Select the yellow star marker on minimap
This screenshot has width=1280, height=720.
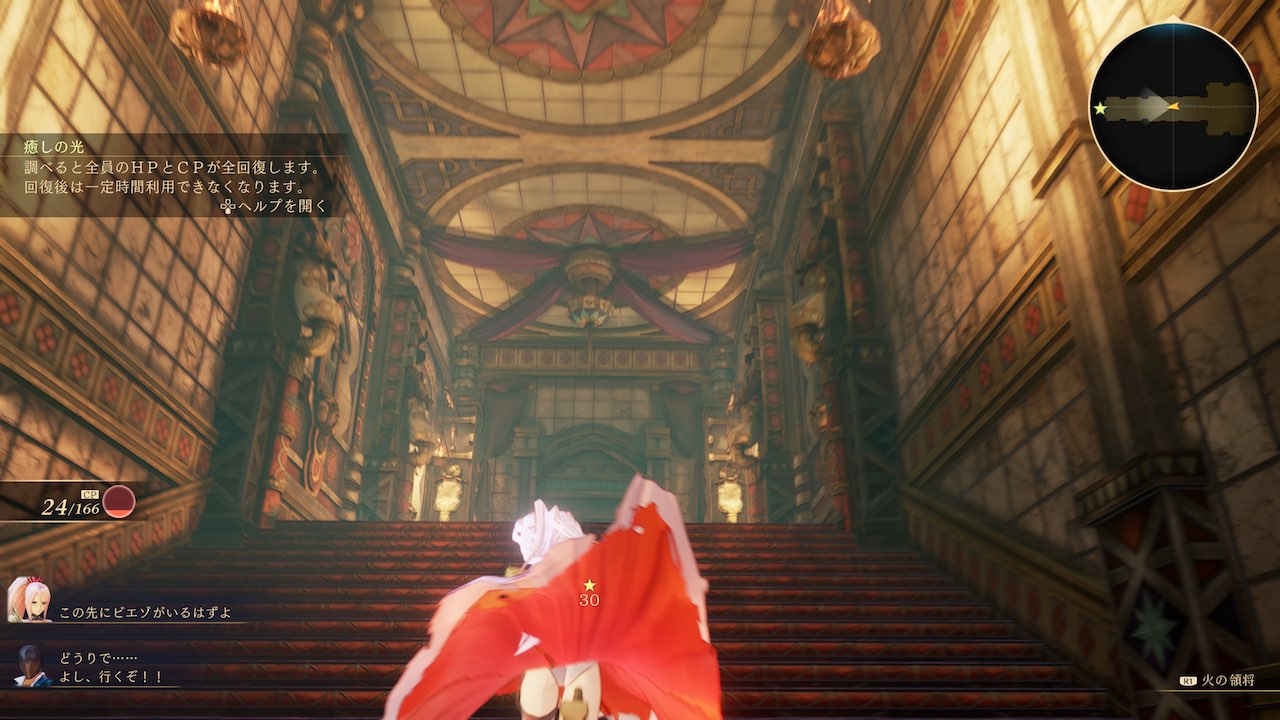1101,108
